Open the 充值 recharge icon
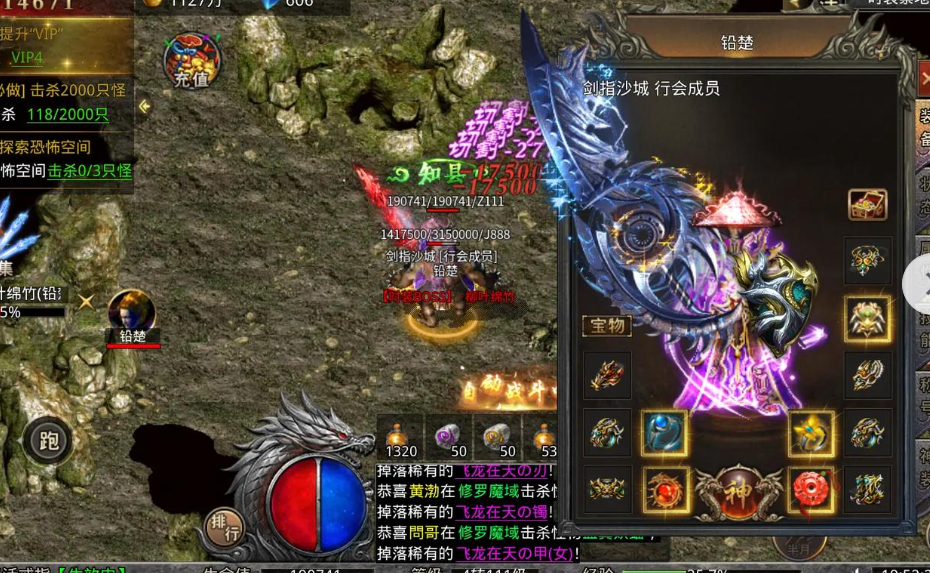Image resolution: width=930 pixels, height=573 pixels. tap(191, 58)
